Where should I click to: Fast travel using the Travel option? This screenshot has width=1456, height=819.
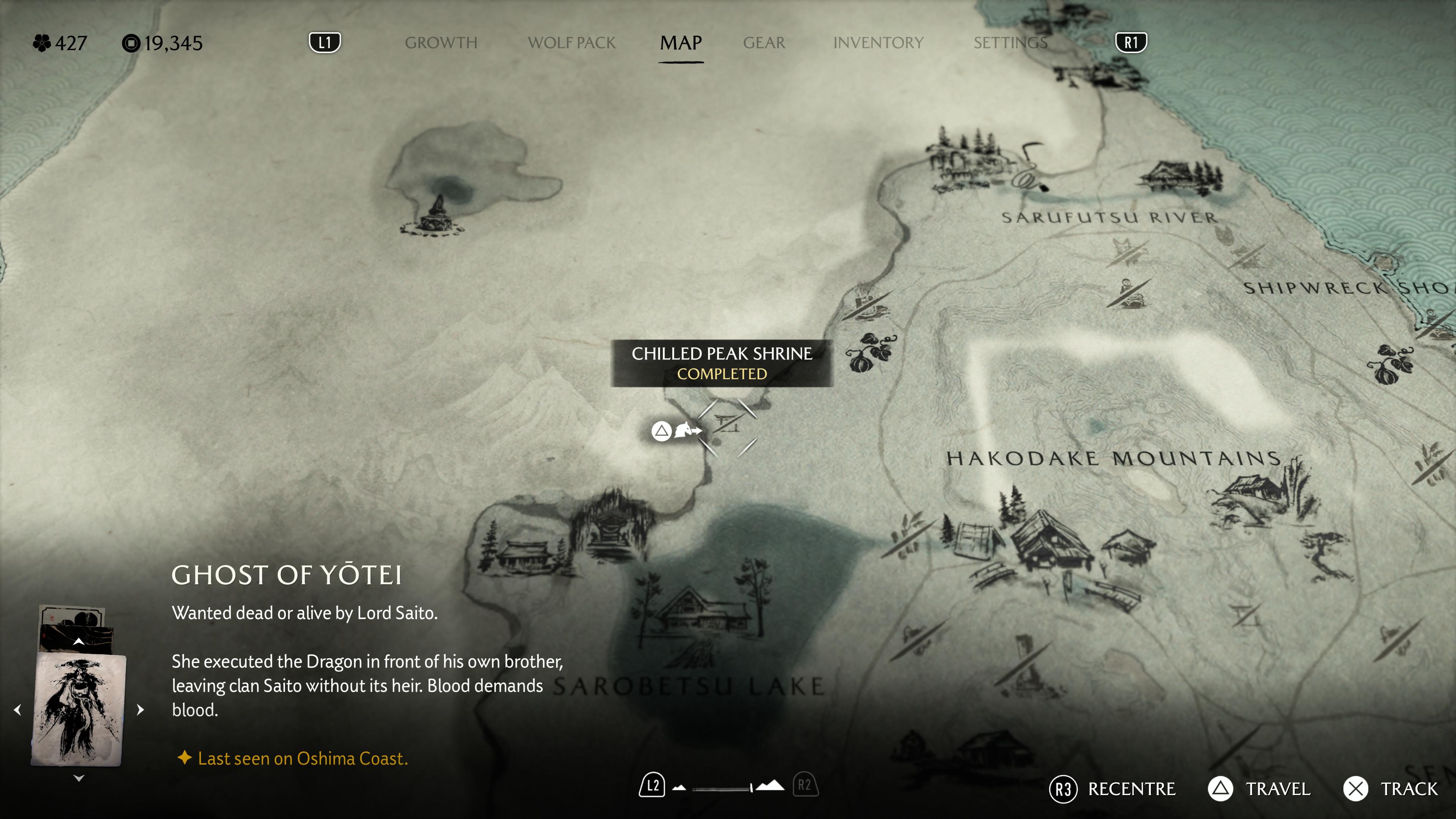pos(1259,789)
